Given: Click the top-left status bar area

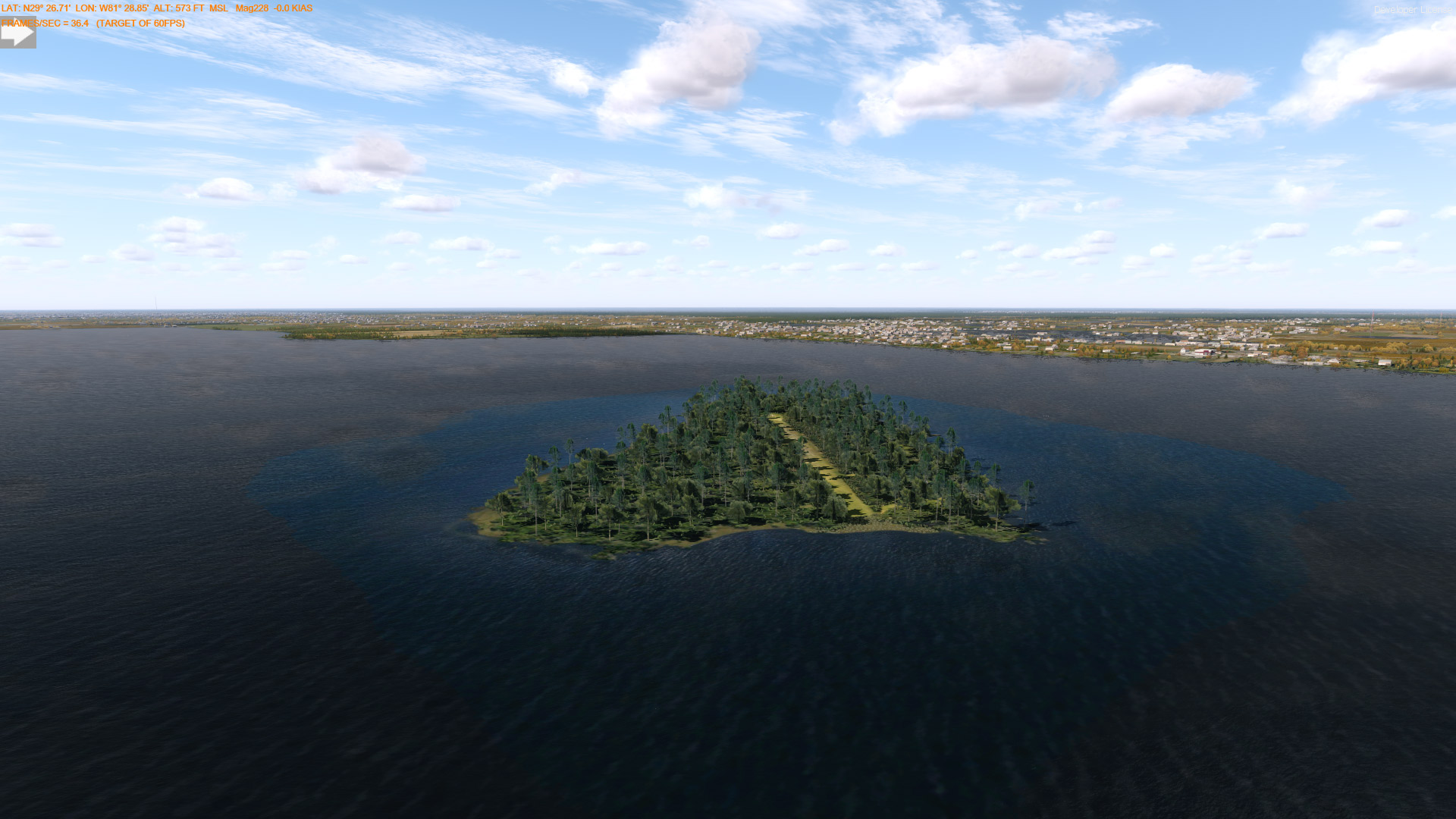Looking at the screenshot, I should (152, 15).
